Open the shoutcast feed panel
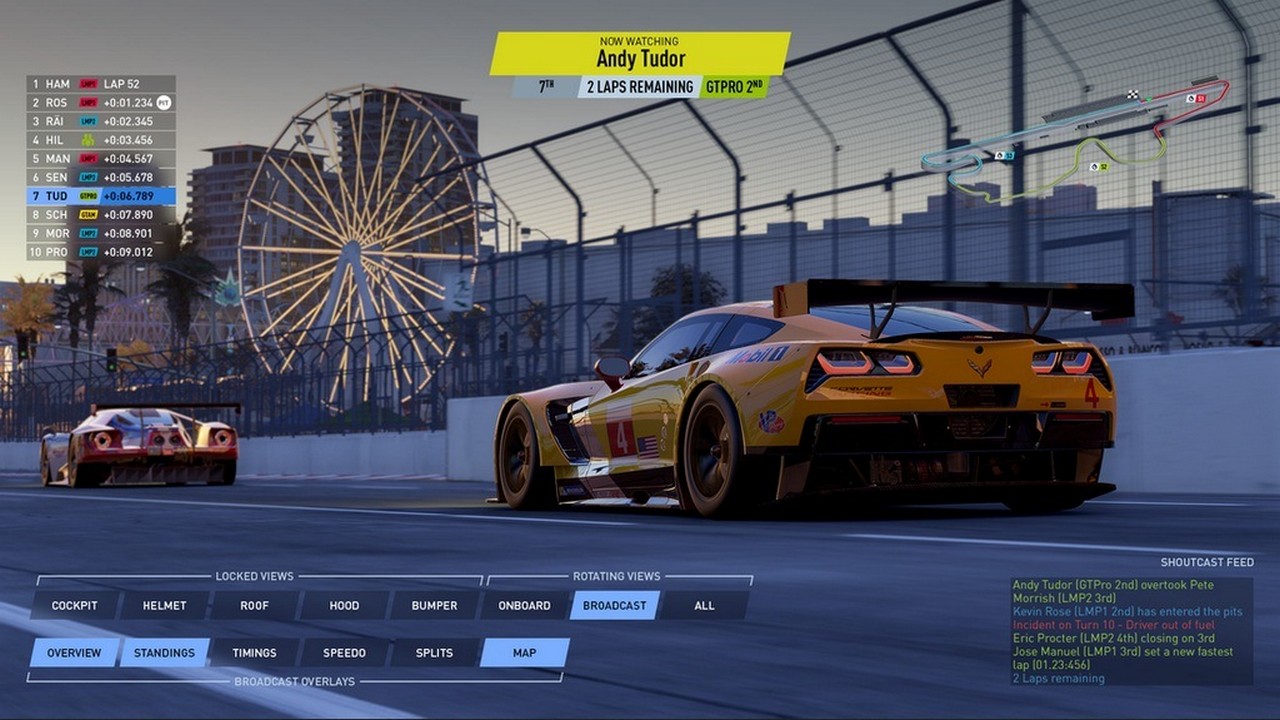The width and height of the screenshot is (1280, 720). (1131, 631)
